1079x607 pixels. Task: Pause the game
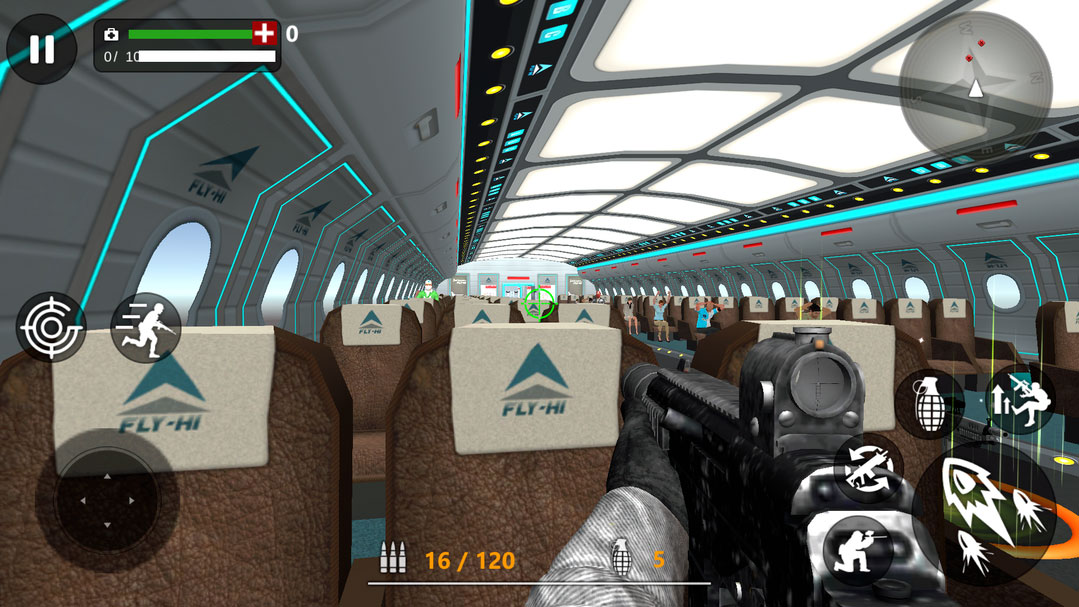[41, 48]
